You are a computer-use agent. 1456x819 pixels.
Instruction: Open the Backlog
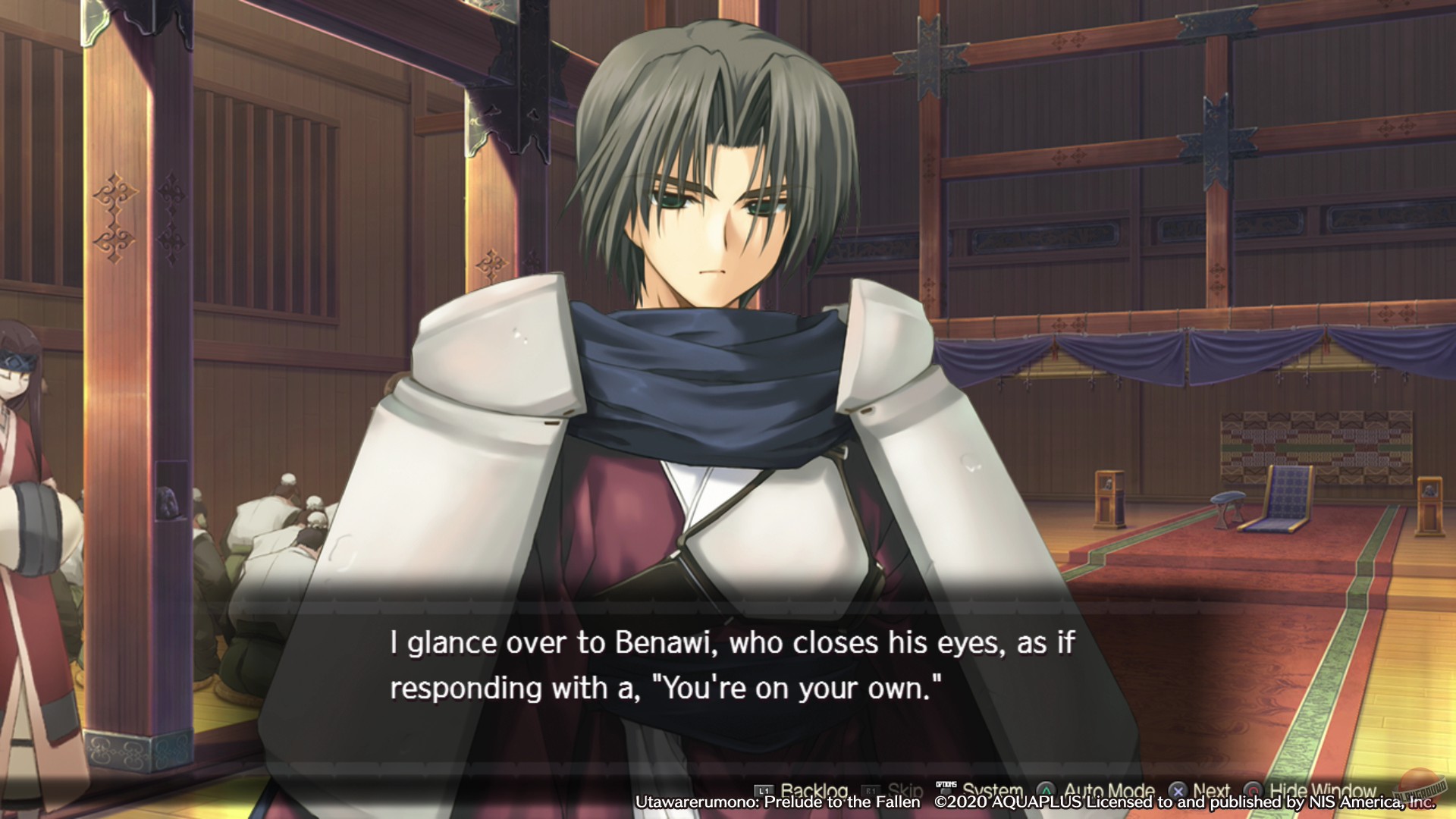(814, 790)
